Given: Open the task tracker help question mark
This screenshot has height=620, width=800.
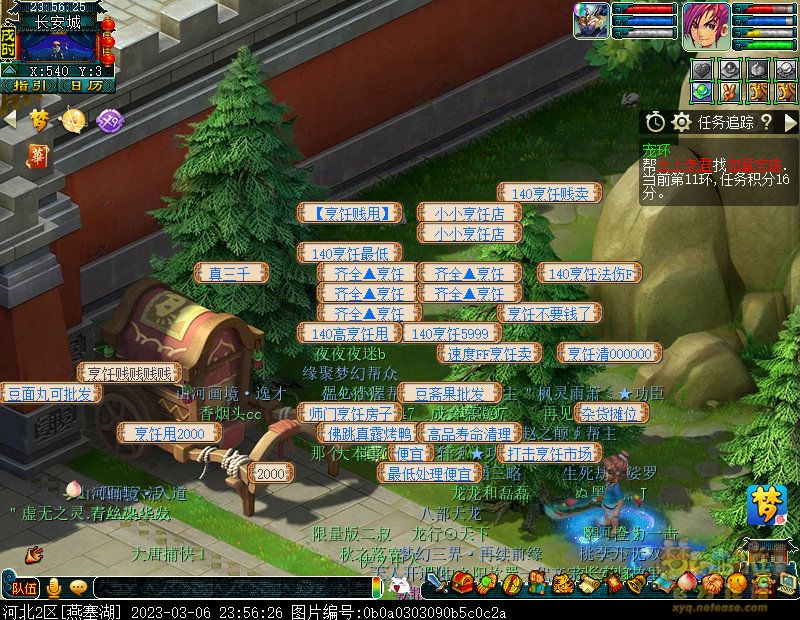Looking at the screenshot, I should tap(766, 122).
